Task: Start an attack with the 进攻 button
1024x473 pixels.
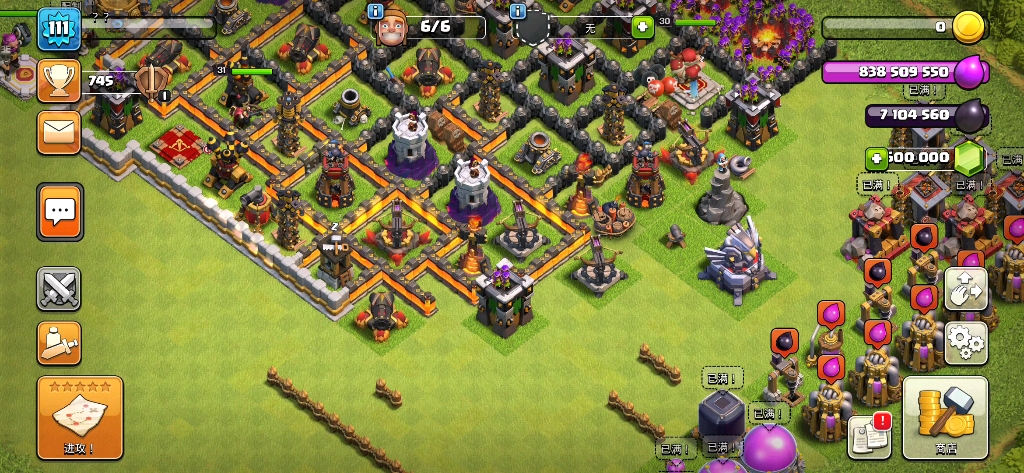Action: [x=80, y=416]
